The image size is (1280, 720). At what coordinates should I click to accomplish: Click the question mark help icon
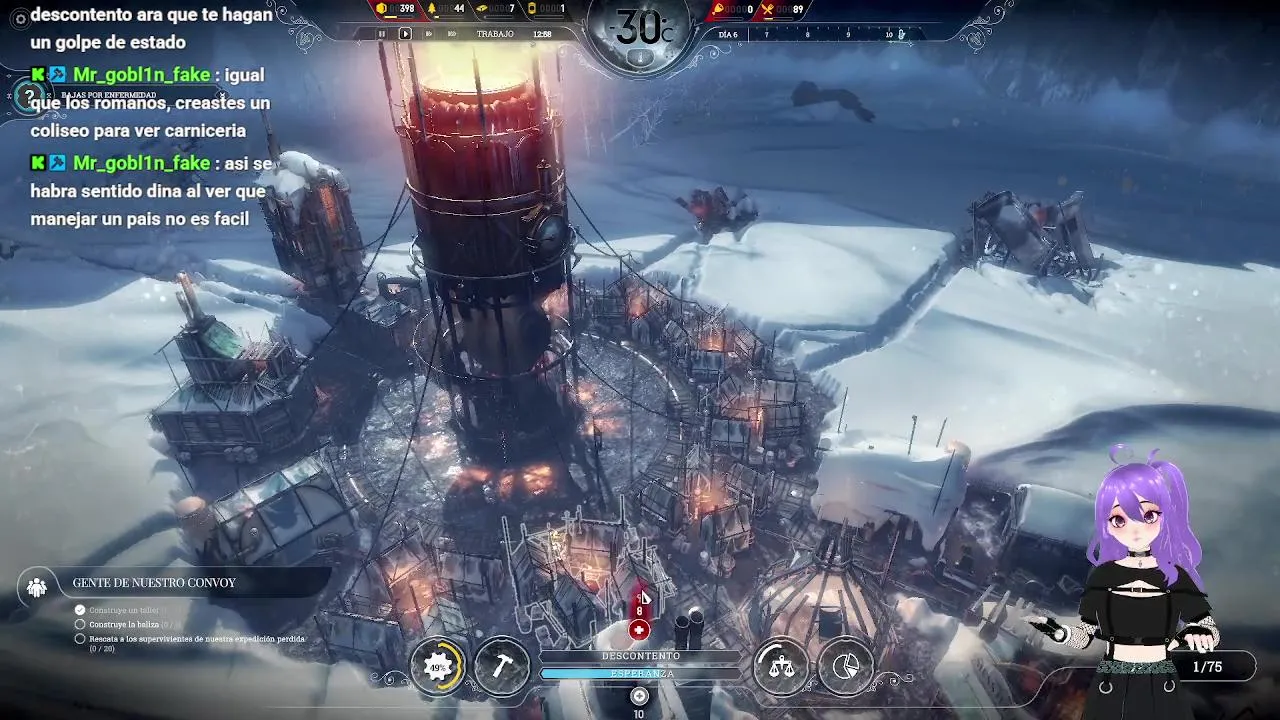[29, 96]
